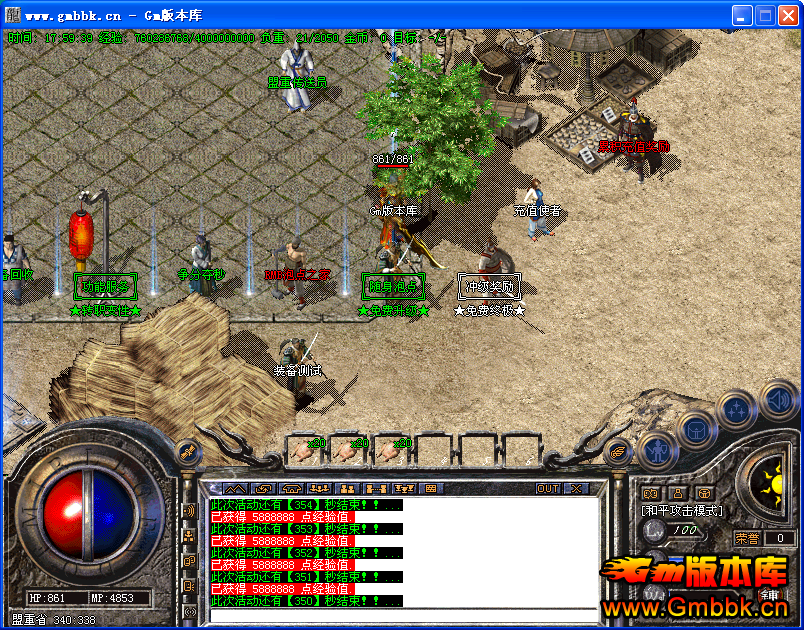Image resolution: width=804 pixels, height=630 pixels.
Task: Minimize the game window
Action: pos(742,15)
